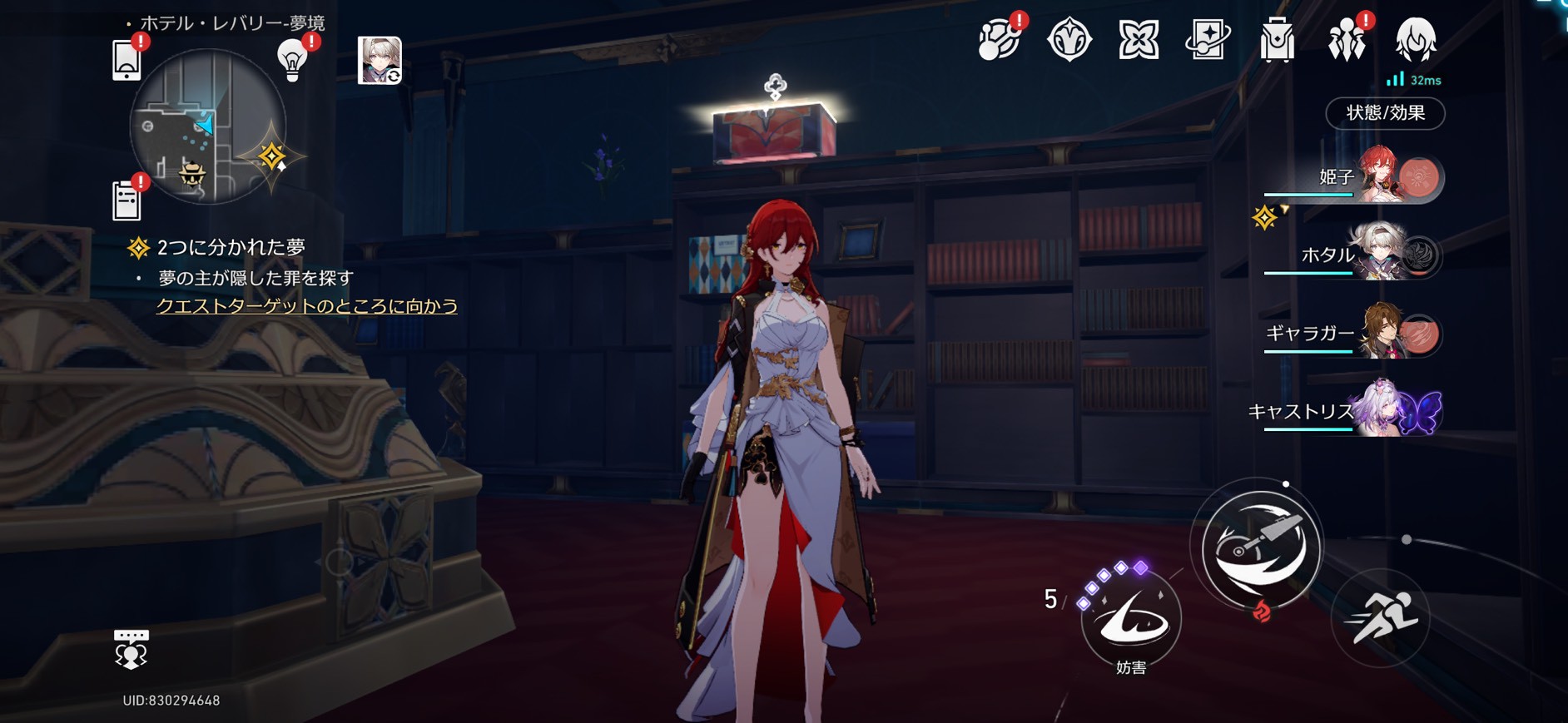Open the phone menu icon
This screenshot has width=1568, height=723.
127,60
